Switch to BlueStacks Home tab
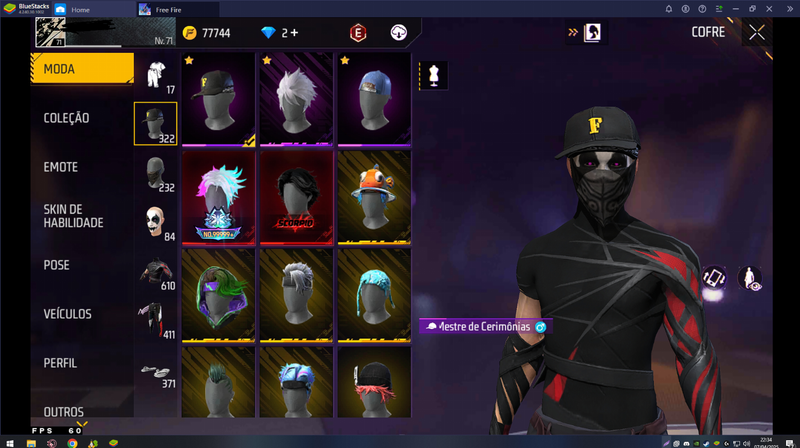 point(94,9)
